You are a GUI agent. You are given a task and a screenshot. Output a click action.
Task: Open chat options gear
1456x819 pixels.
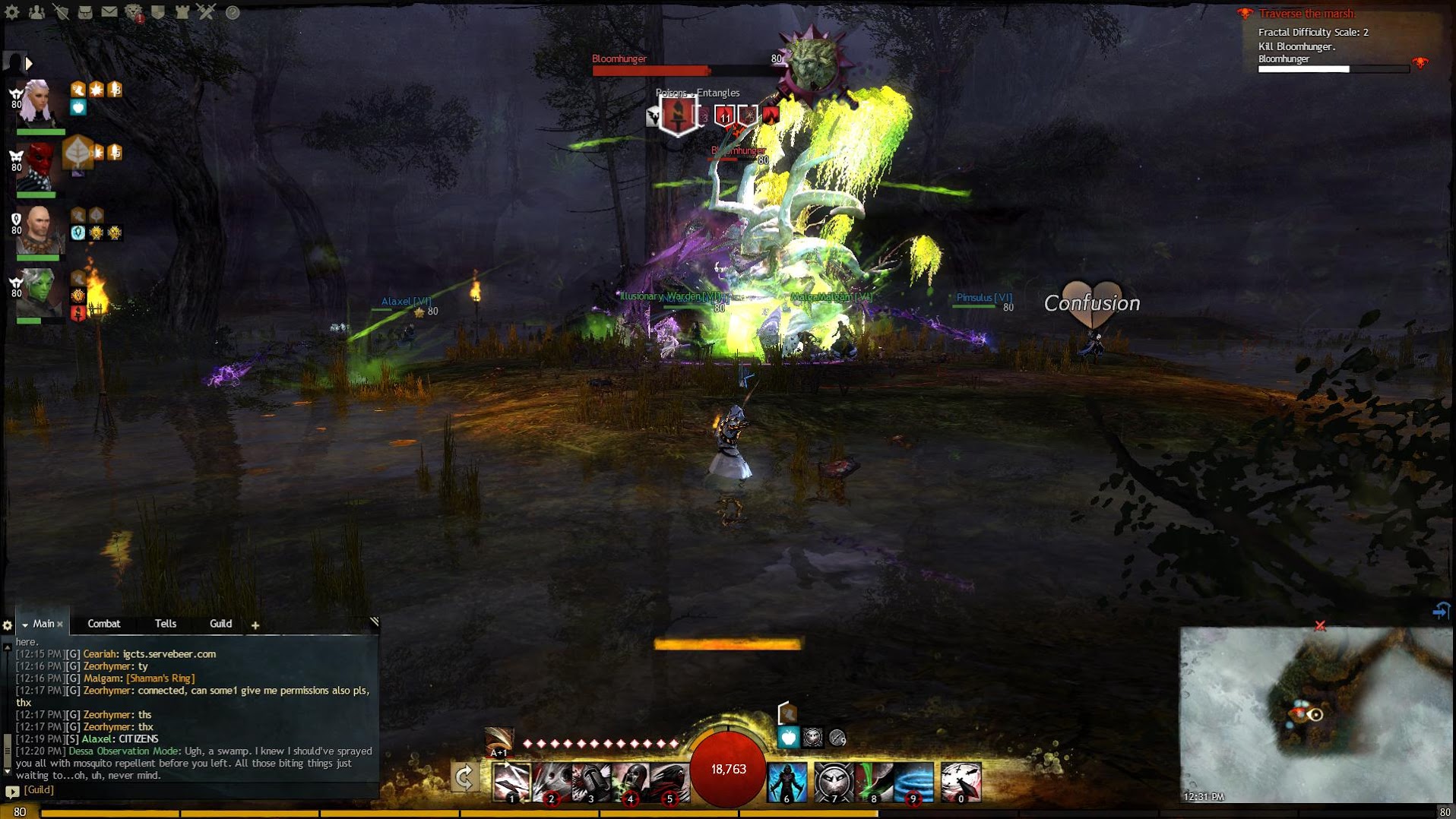pos(8,625)
